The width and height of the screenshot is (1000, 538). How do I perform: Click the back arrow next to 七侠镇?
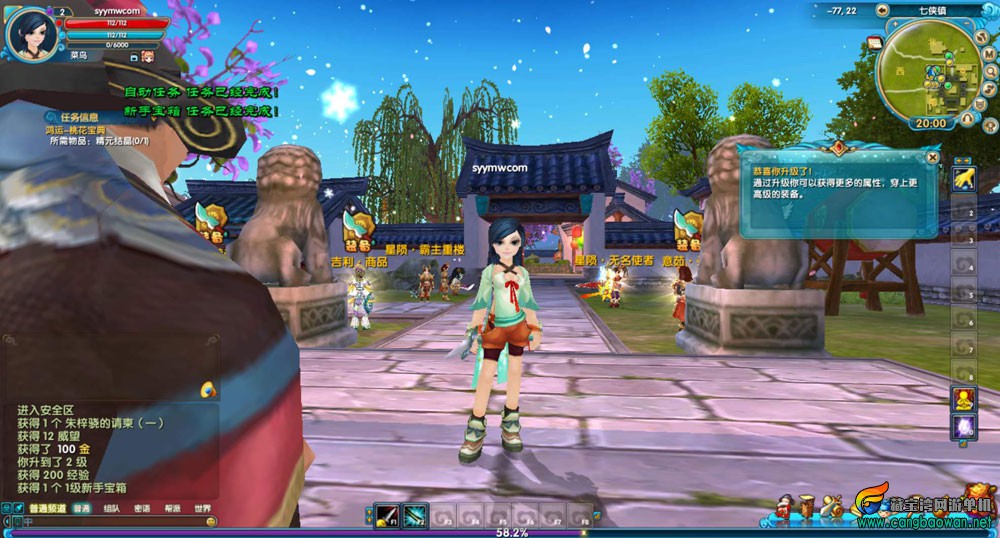(883, 10)
